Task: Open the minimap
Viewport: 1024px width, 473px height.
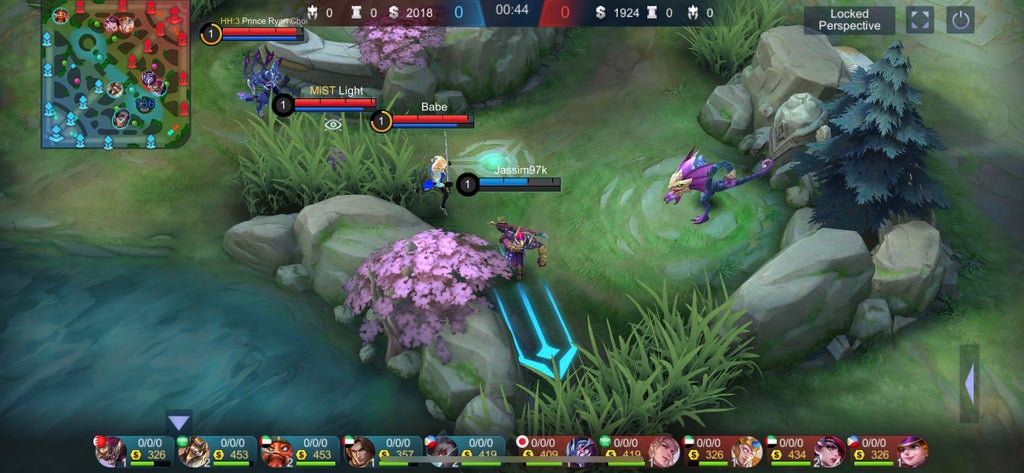Action: click(116, 74)
